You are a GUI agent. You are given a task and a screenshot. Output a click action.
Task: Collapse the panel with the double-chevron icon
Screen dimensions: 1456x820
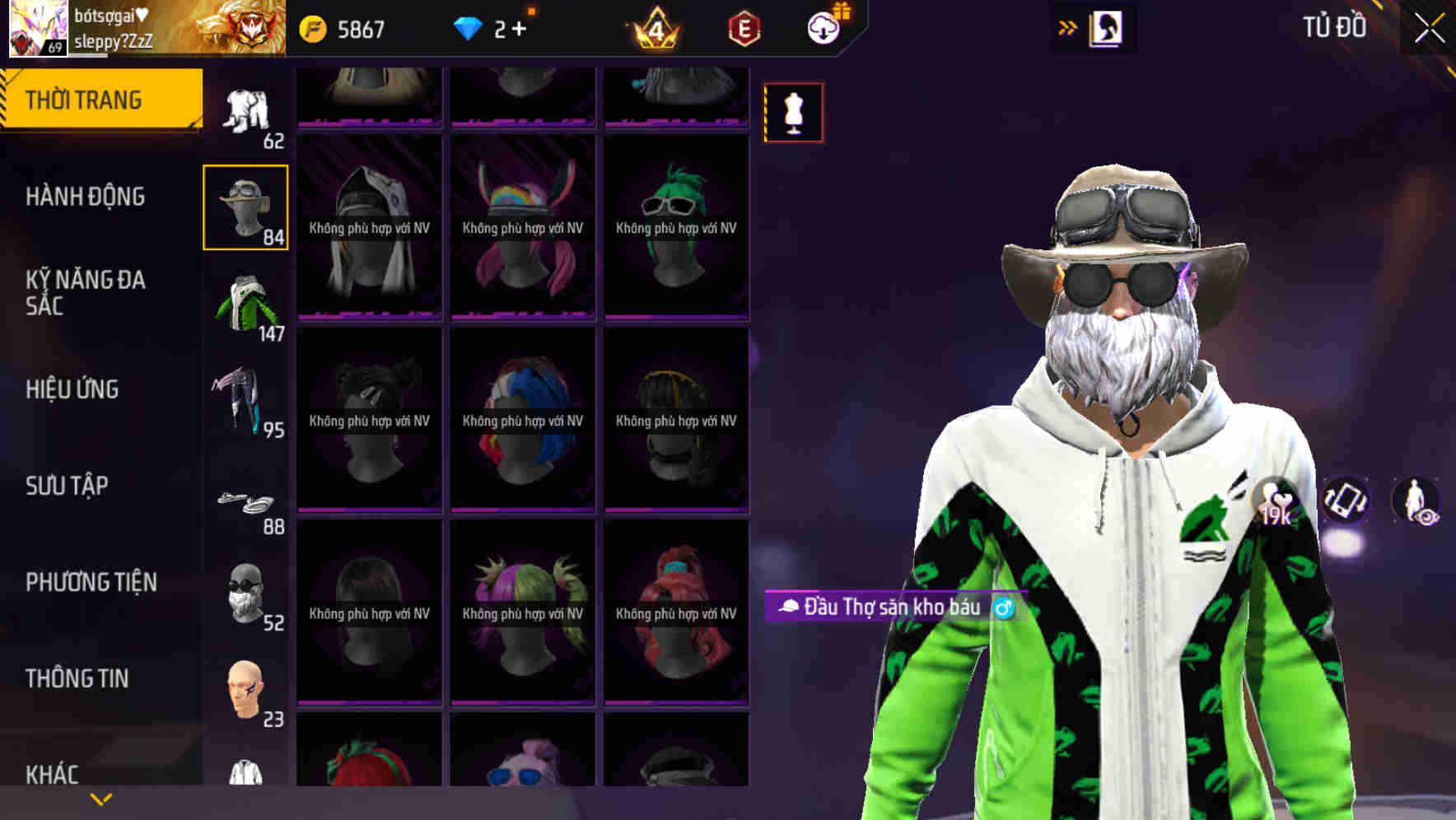pyautogui.click(x=1066, y=27)
